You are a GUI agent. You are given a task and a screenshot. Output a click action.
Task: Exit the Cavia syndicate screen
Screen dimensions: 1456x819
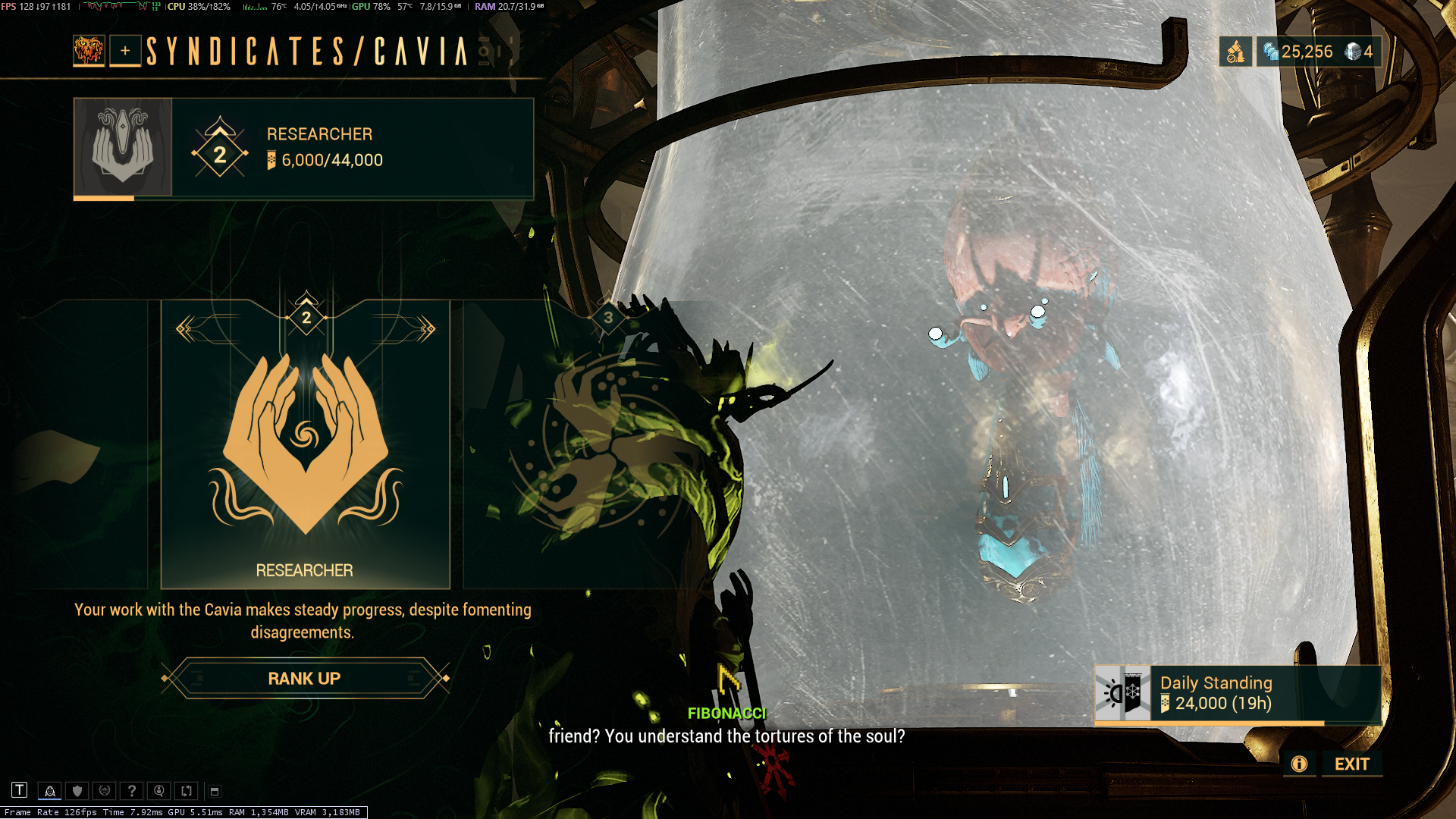pos(1351,764)
